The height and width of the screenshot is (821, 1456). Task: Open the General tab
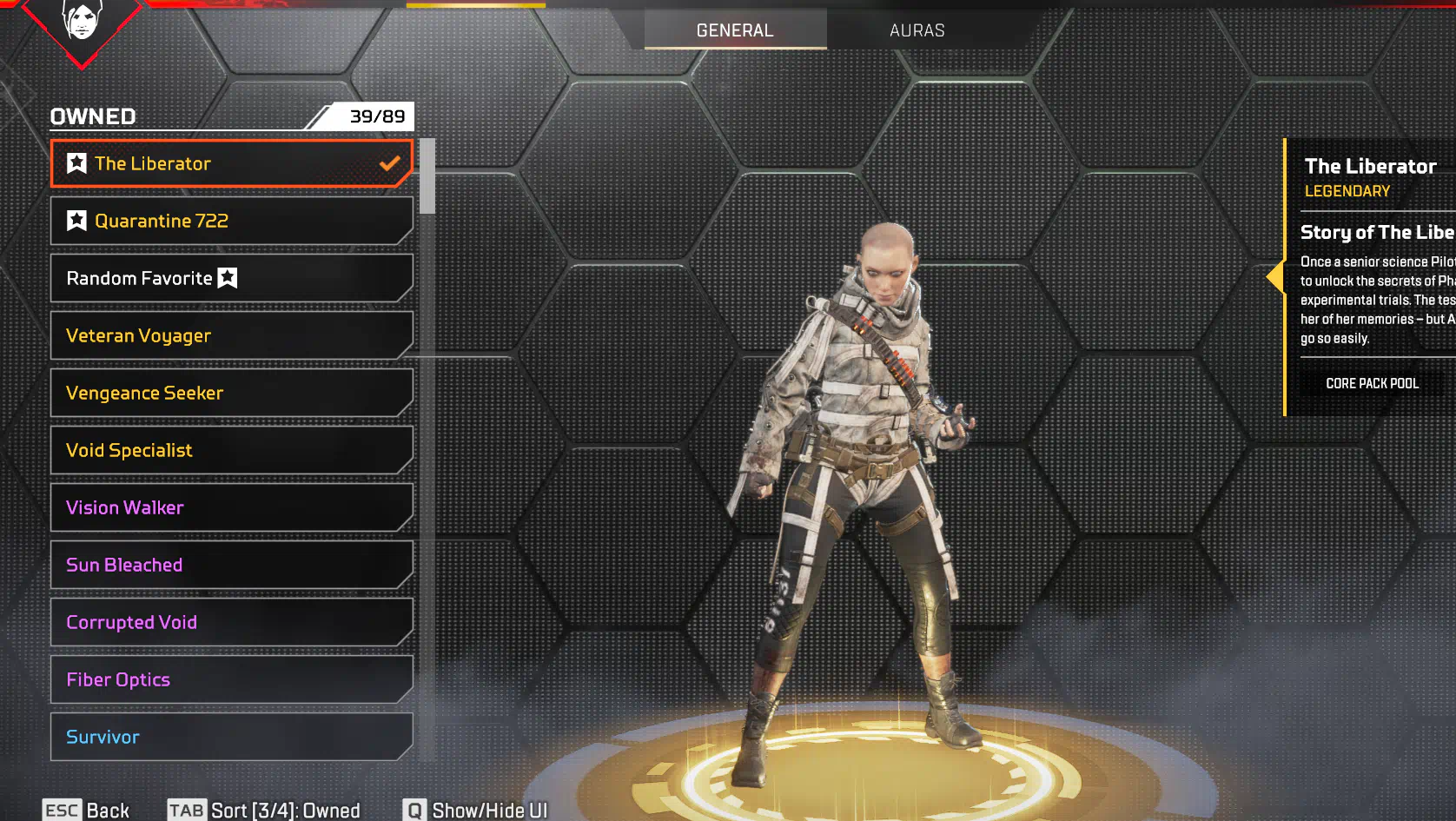[x=735, y=30]
